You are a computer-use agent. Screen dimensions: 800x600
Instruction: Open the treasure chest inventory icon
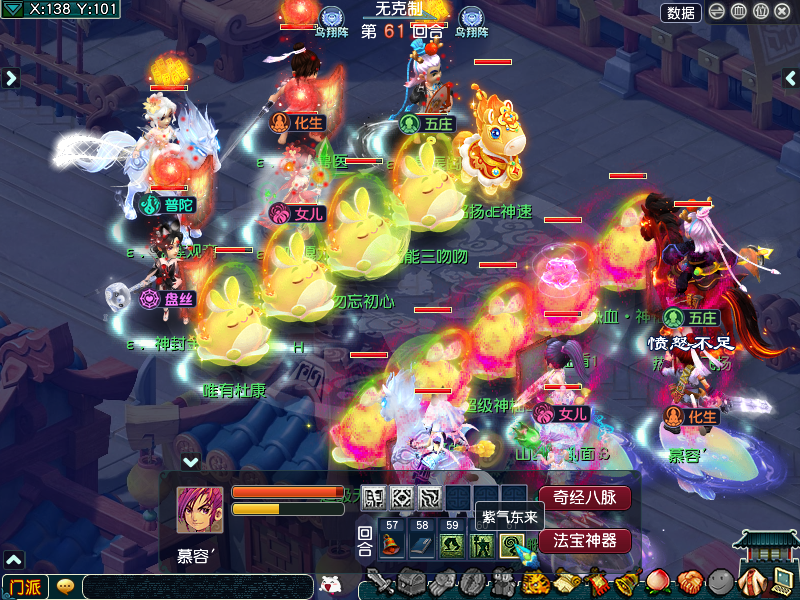412,581
